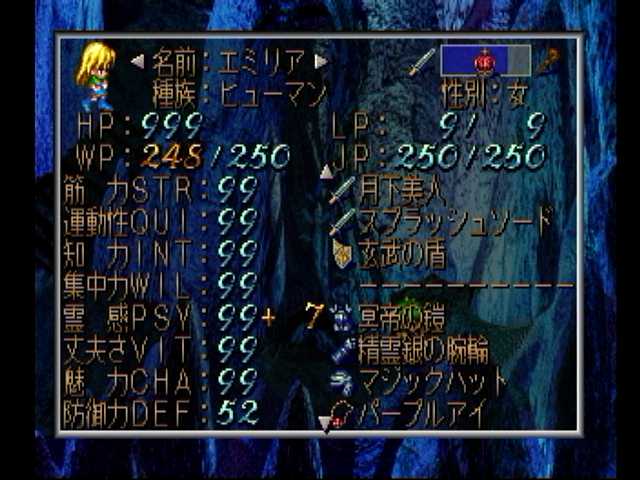Click the blonde character sprite portrait
Viewport: 640px width, 480px height.
pos(96,75)
